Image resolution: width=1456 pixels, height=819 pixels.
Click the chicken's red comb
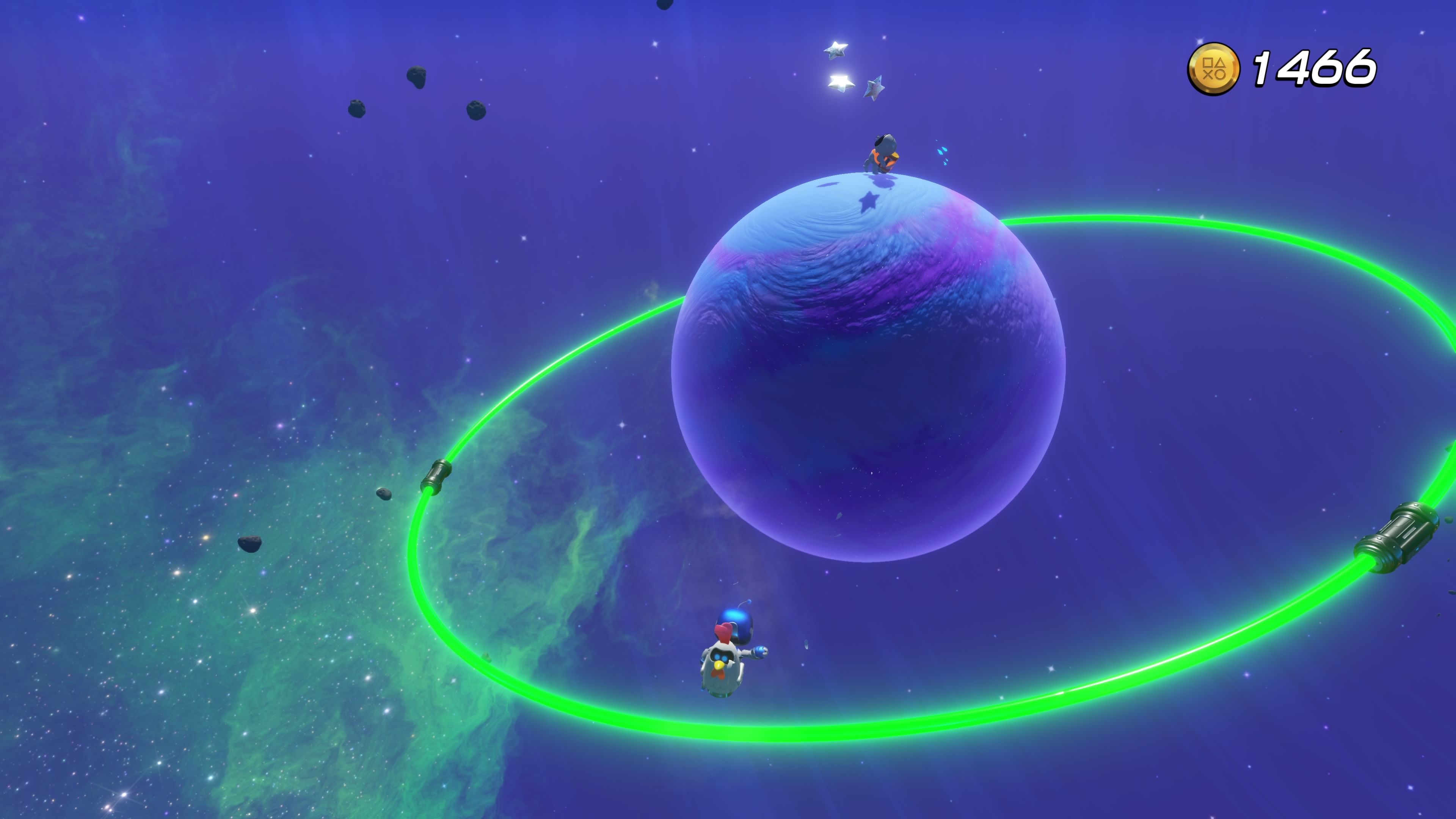(724, 632)
